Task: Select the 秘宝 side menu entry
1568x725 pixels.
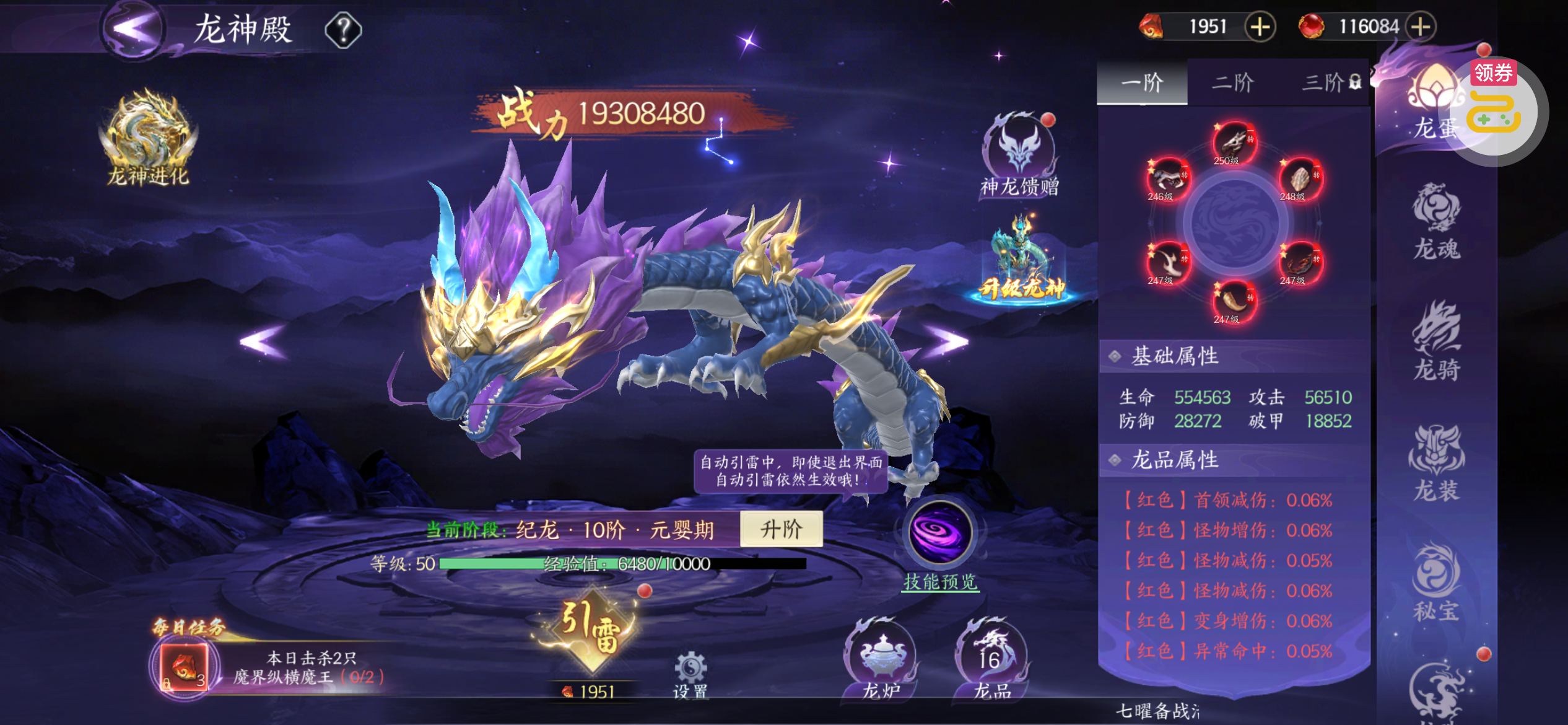Action: point(1437,582)
